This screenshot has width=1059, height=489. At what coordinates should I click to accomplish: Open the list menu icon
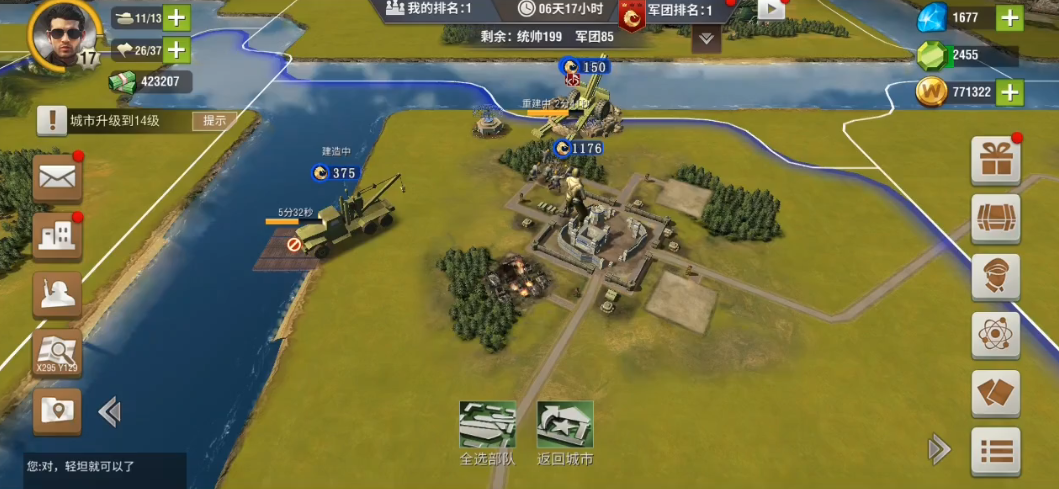(x=996, y=451)
